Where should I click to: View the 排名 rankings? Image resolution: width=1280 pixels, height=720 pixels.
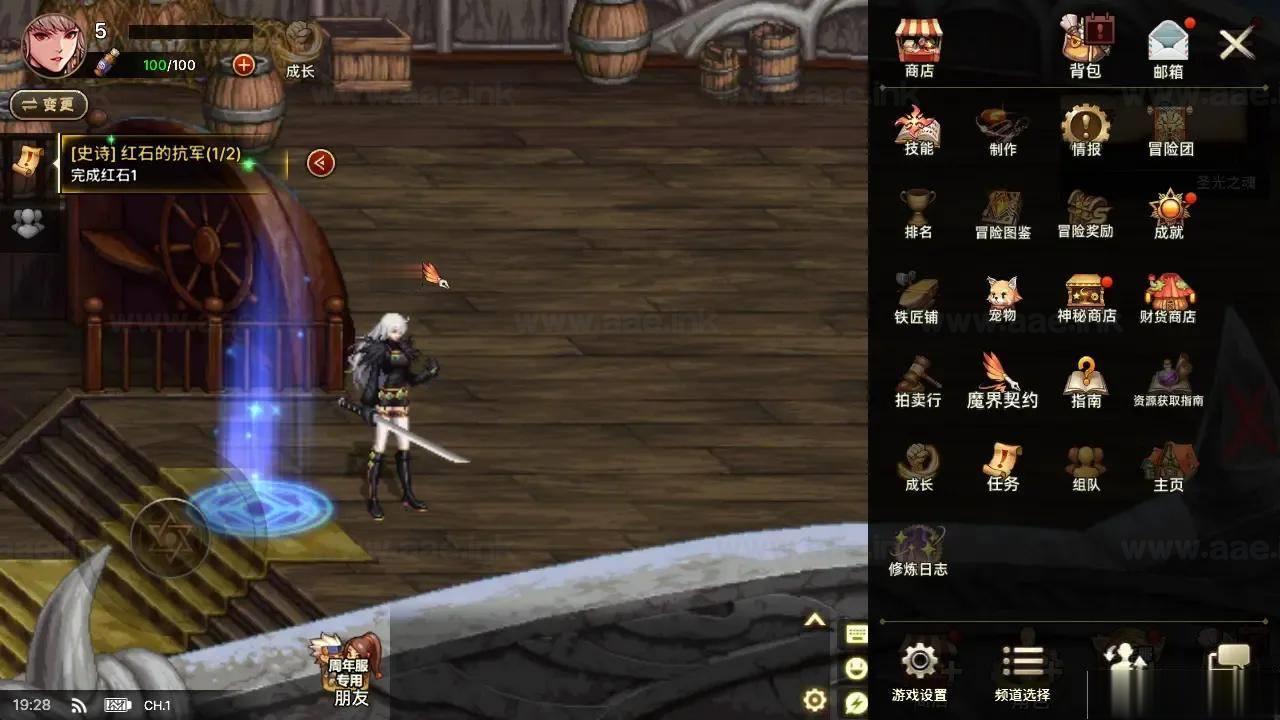pyautogui.click(x=918, y=213)
